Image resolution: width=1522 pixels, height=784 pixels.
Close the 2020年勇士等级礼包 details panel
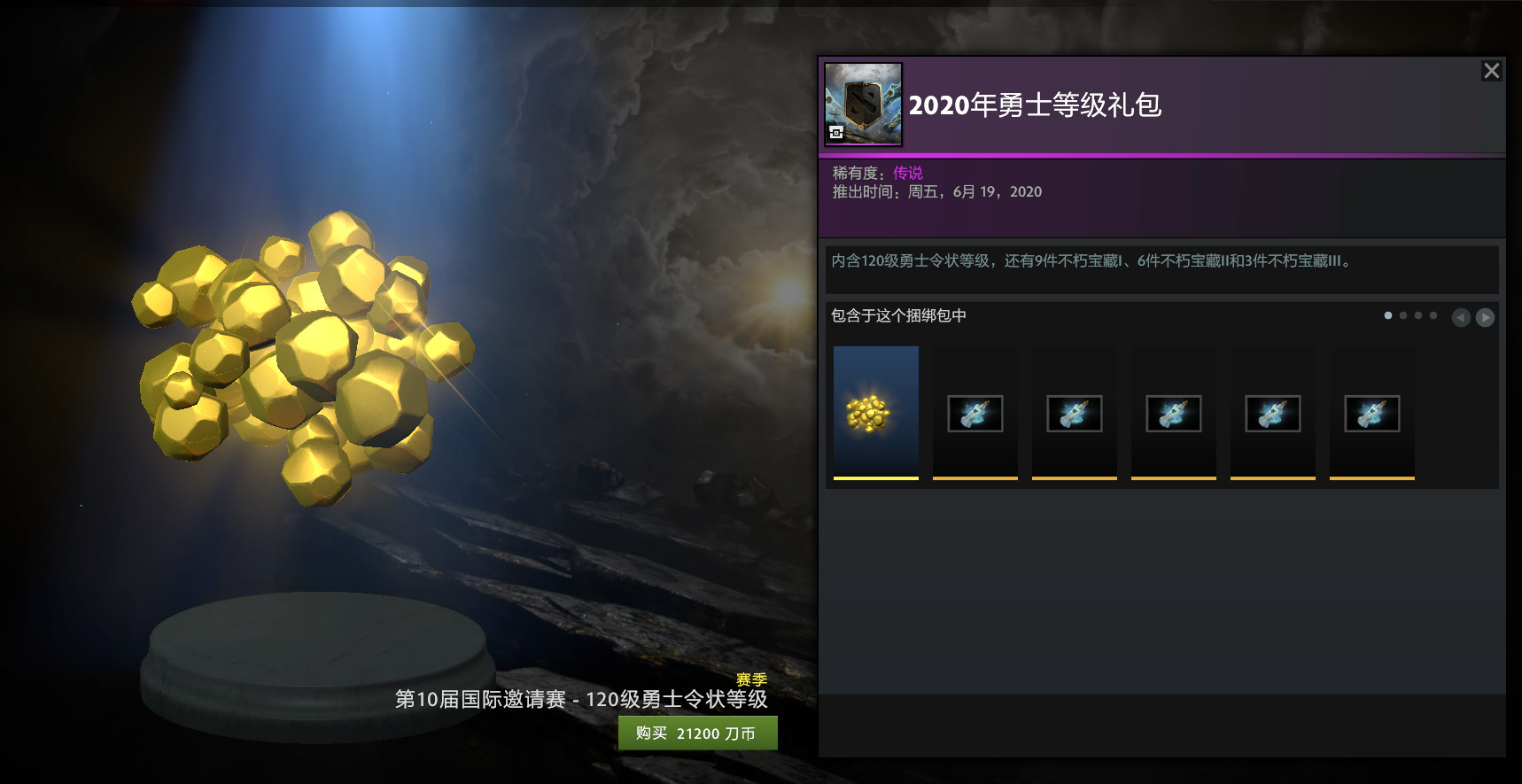point(1492,71)
